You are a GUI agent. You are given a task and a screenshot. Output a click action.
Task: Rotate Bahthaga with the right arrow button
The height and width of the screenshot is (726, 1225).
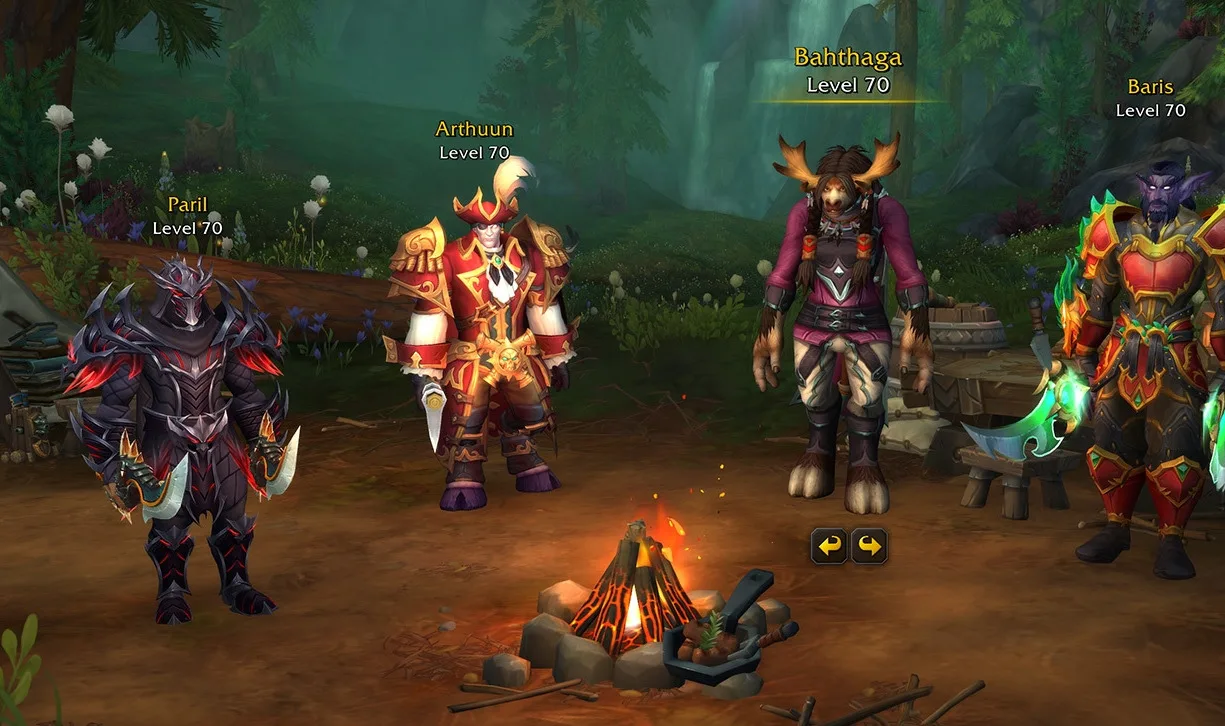coord(869,546)
